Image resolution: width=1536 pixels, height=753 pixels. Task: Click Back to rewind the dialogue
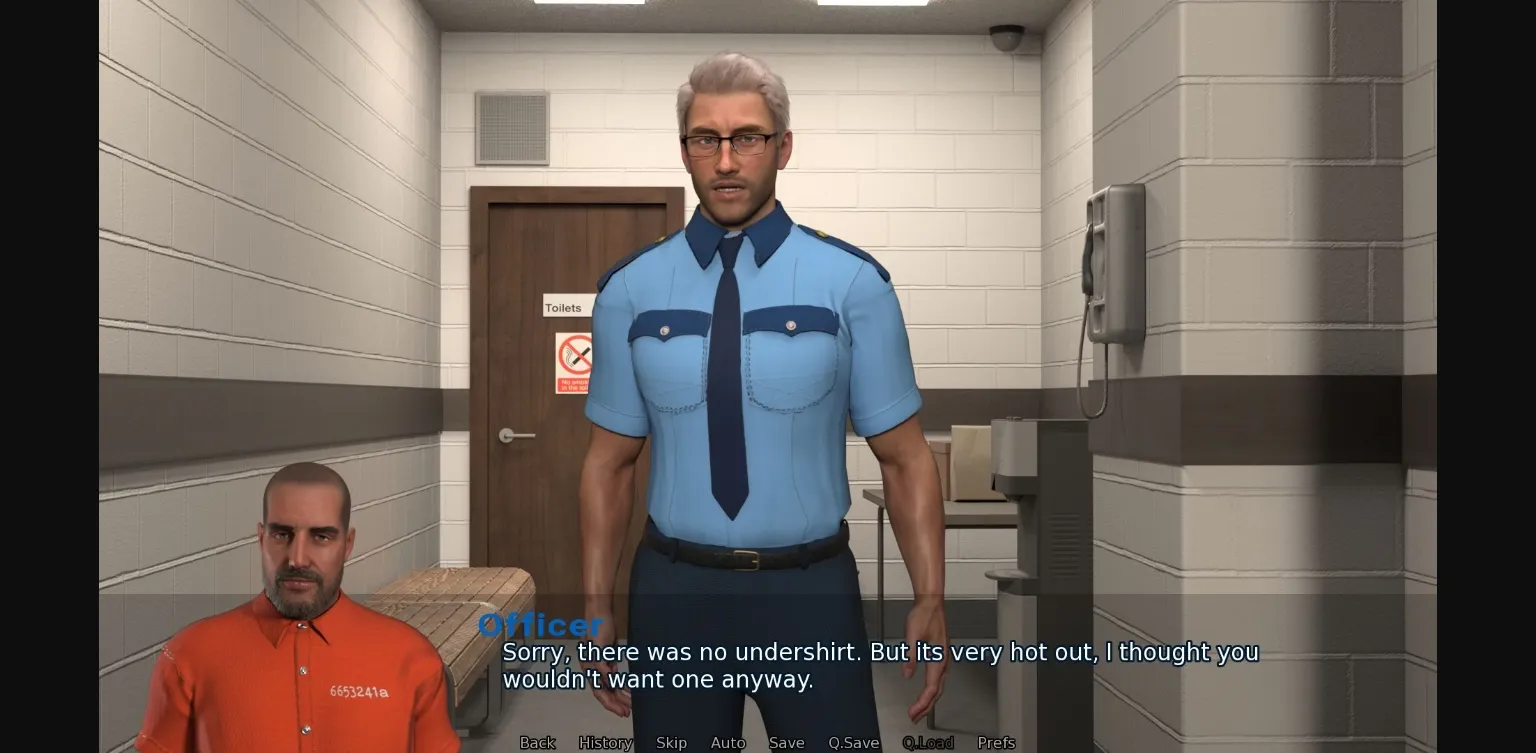[x=538, y=743]
